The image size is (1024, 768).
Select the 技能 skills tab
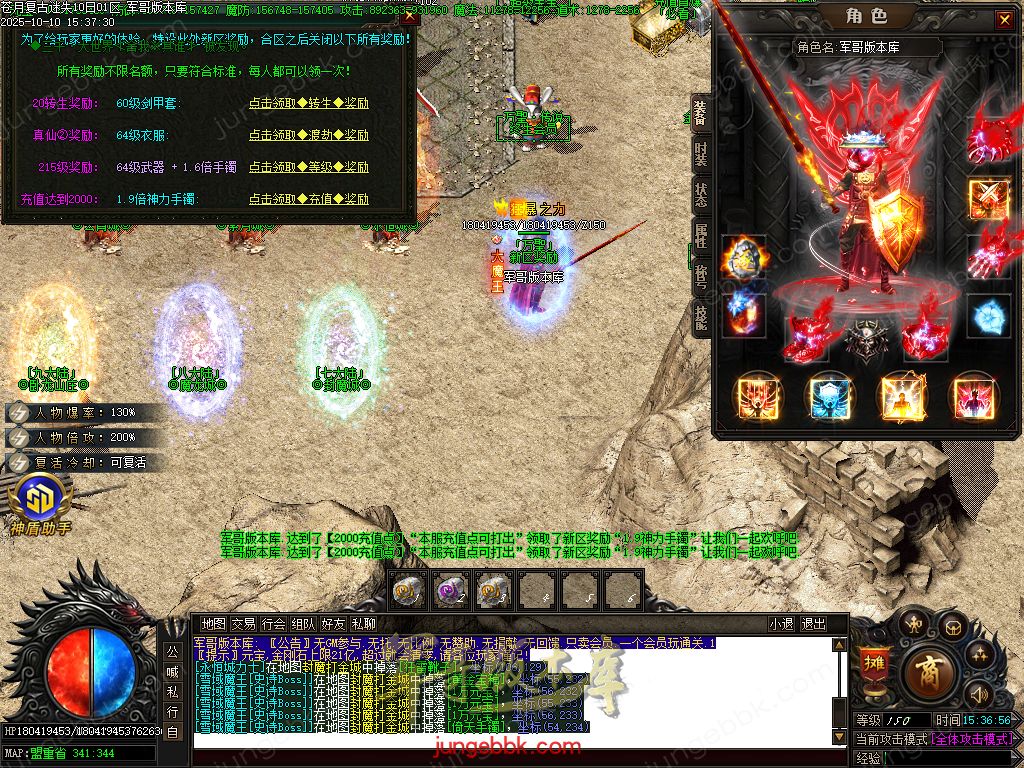click(701, 318)
